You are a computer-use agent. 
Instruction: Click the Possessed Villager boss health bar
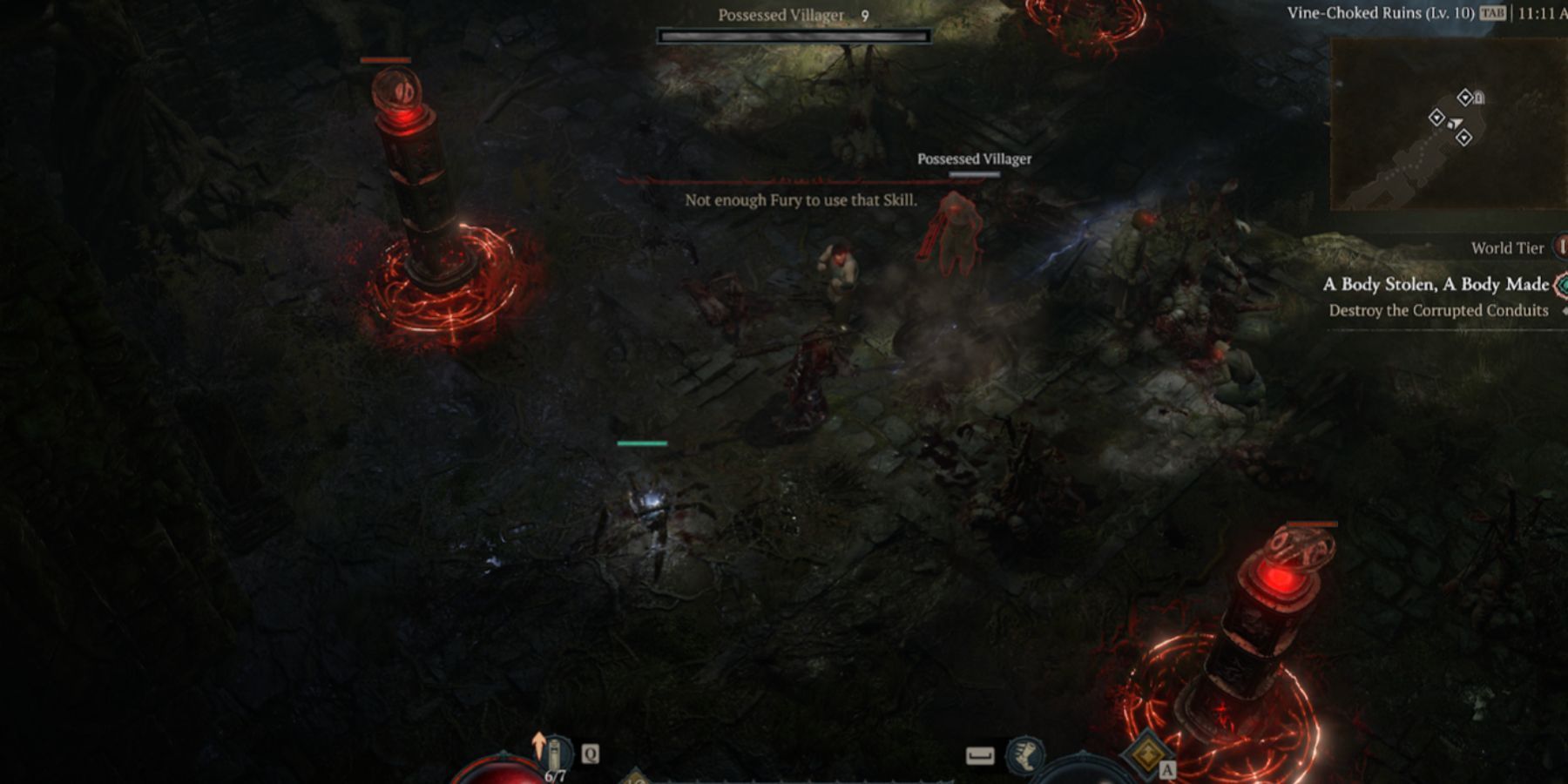pyautogui.click(x=794, y=35)
